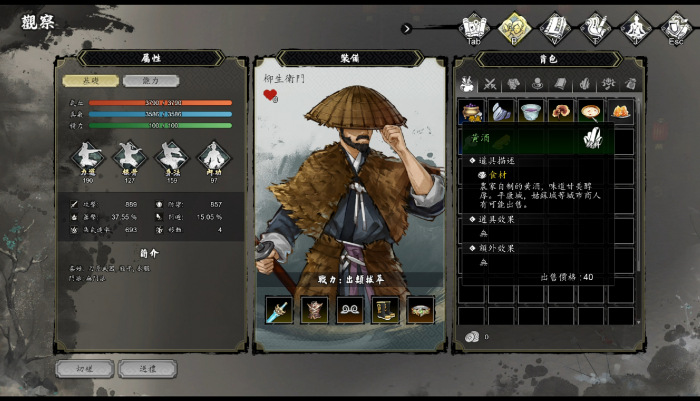This screenshot has height=401, width=700.
Task: Select the red mushroom item slot
Action: click(561, 111)
